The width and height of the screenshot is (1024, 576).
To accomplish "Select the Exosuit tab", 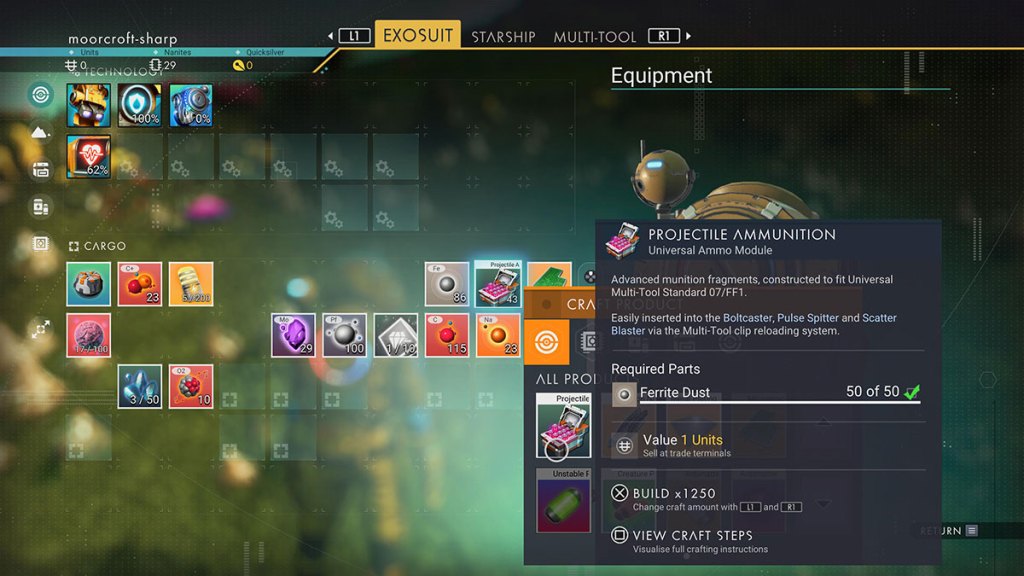I will [x=417, y=36].
